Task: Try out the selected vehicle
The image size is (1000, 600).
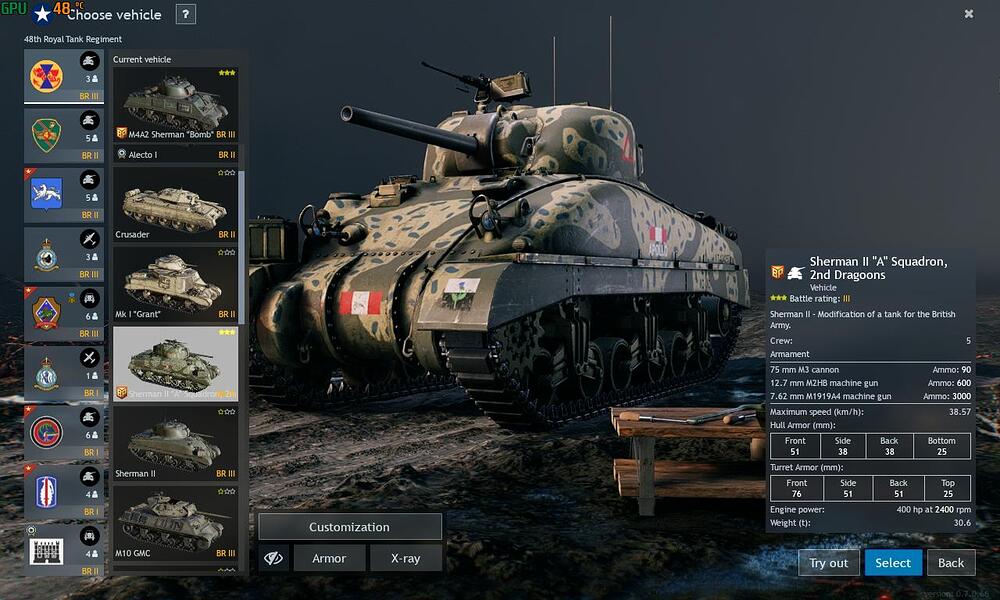Action: pos(828,563)
